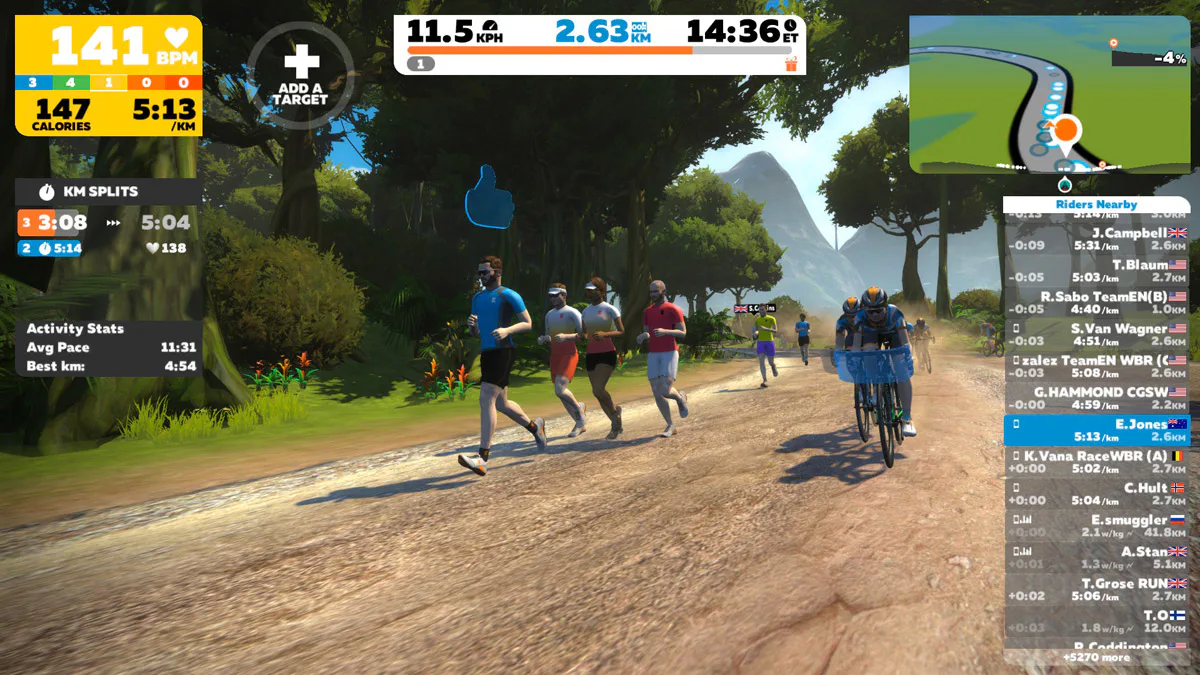
Task: Choose R.Sabo TeamEN(B) from the nearby list
Action: tap(1097, 303)
